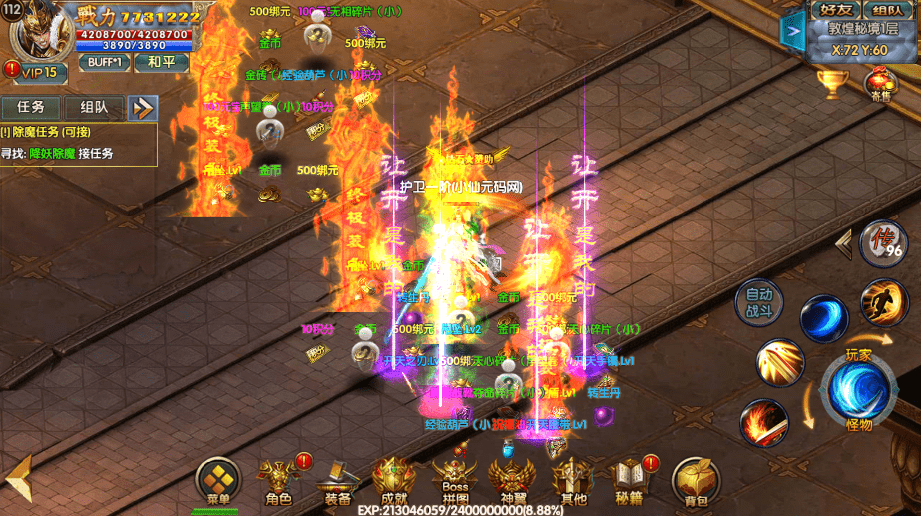Toggle 自动战斗 auto-battle

tap(760, 305)
